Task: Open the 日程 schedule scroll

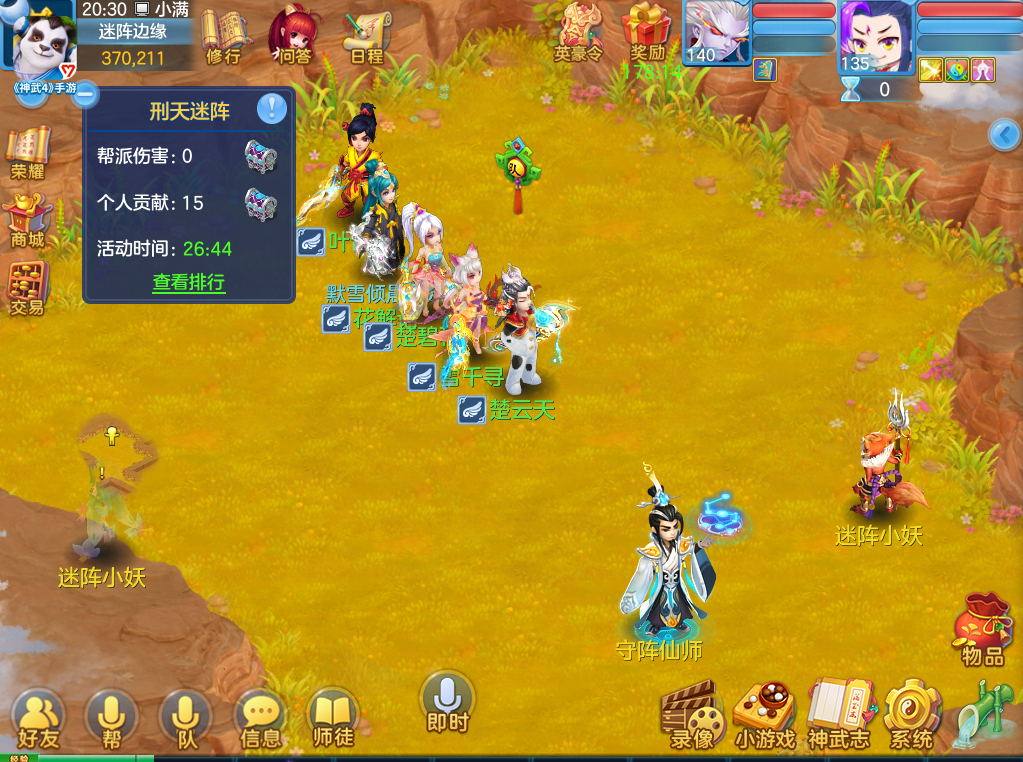Action: [x=366, y=36]
